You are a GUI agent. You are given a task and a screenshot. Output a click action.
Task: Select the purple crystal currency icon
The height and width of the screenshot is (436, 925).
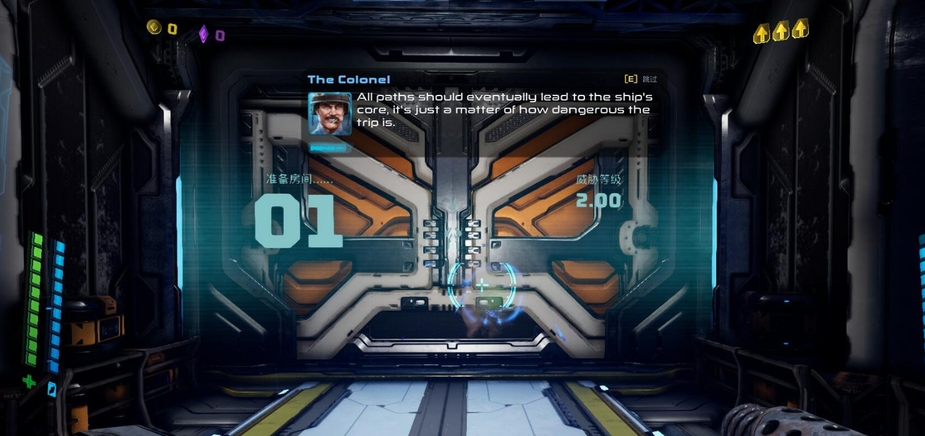point(203,33)
